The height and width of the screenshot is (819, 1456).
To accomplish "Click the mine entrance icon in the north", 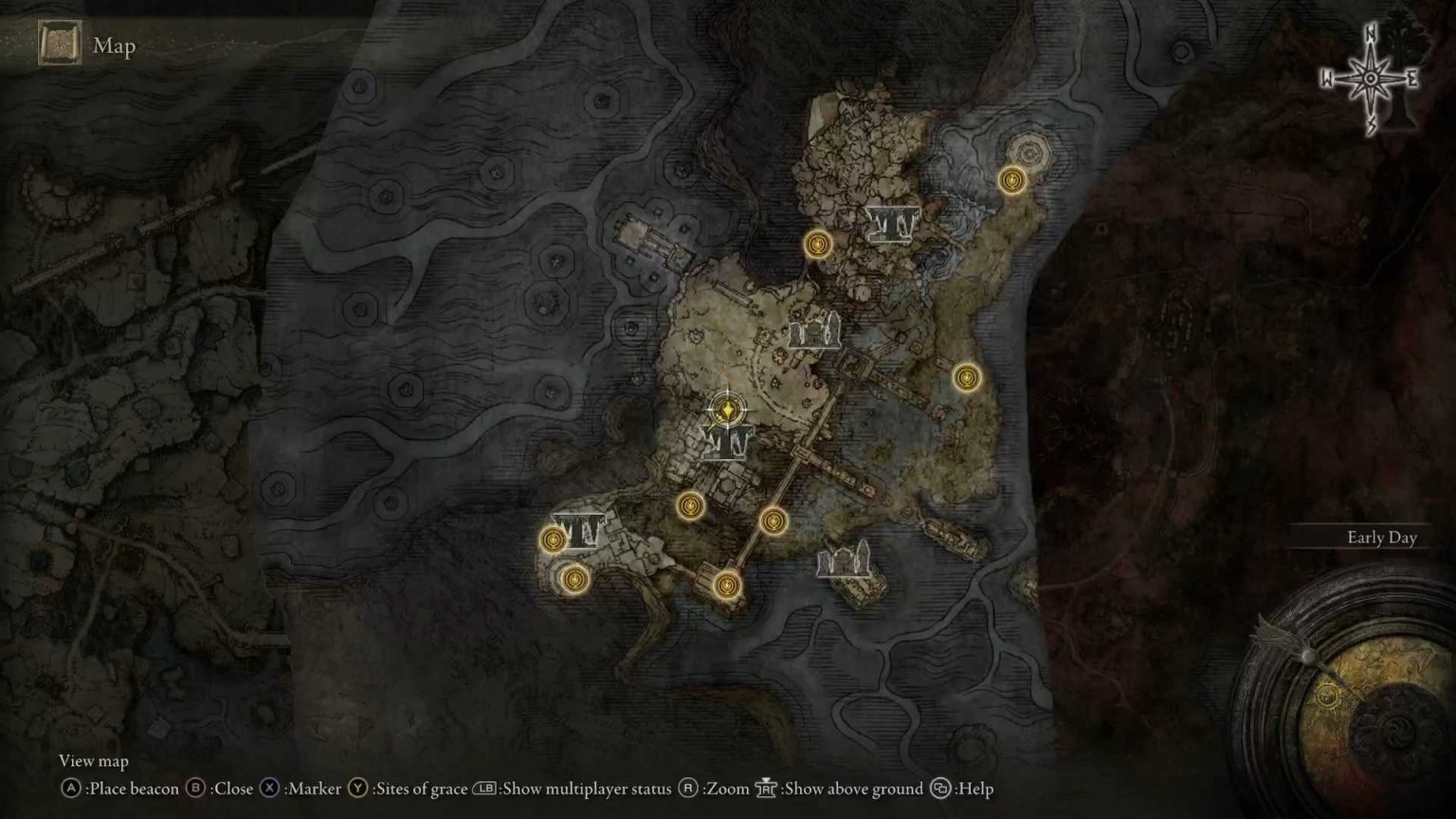I will (892, 224).
